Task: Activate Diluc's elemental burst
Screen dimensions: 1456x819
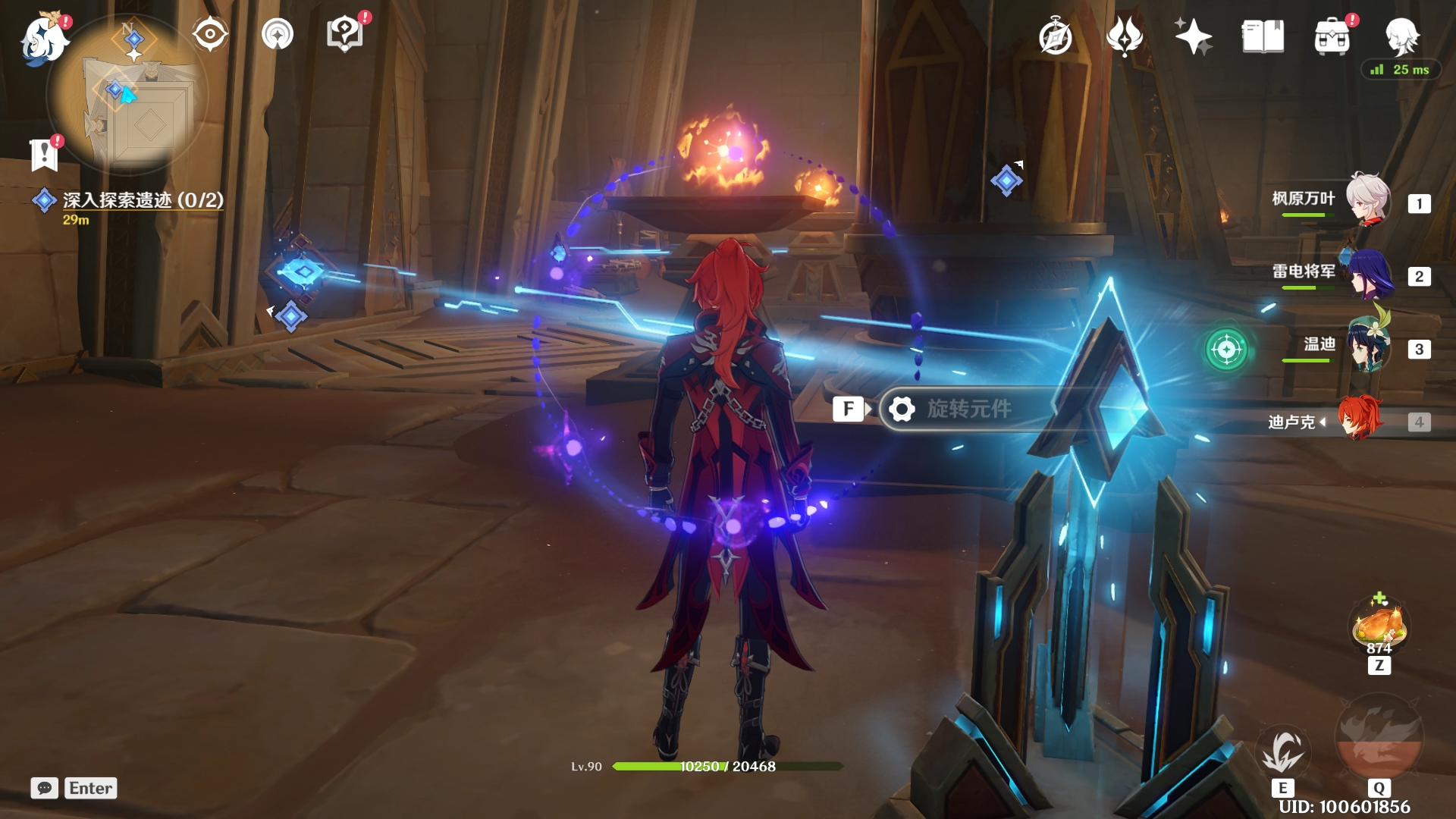Action: [1379, 741]
